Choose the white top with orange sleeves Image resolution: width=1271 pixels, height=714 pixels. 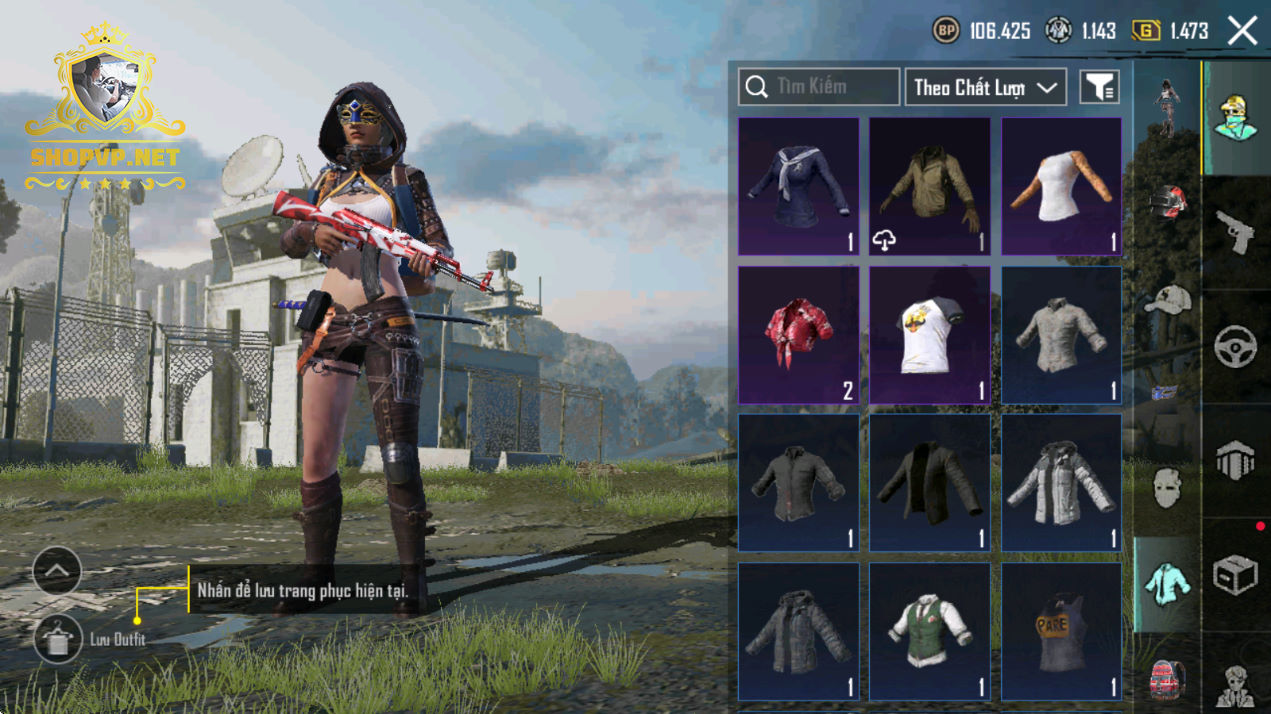click(1061, 186)
